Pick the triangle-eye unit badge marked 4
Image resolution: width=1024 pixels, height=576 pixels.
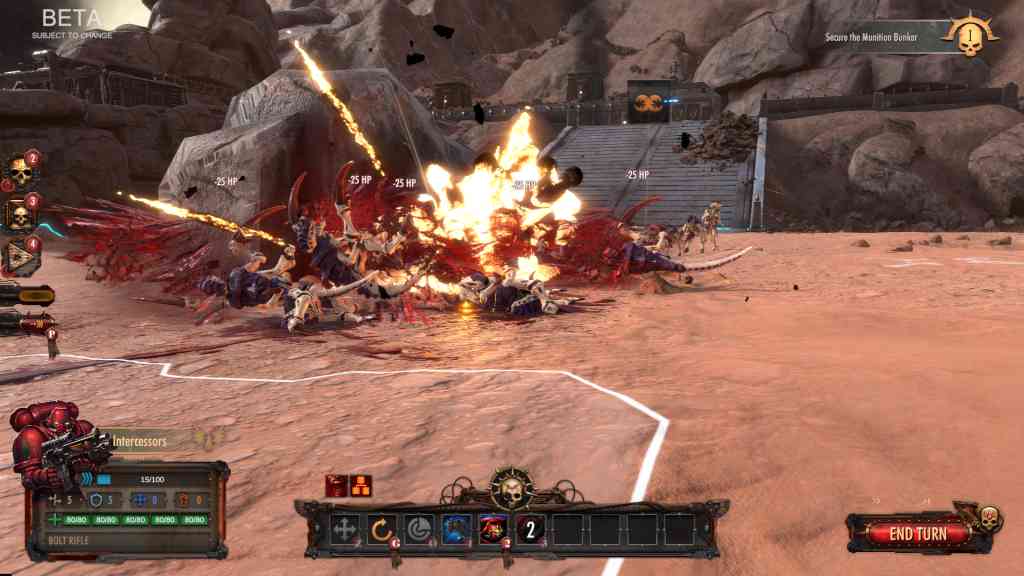pos(20,257)
